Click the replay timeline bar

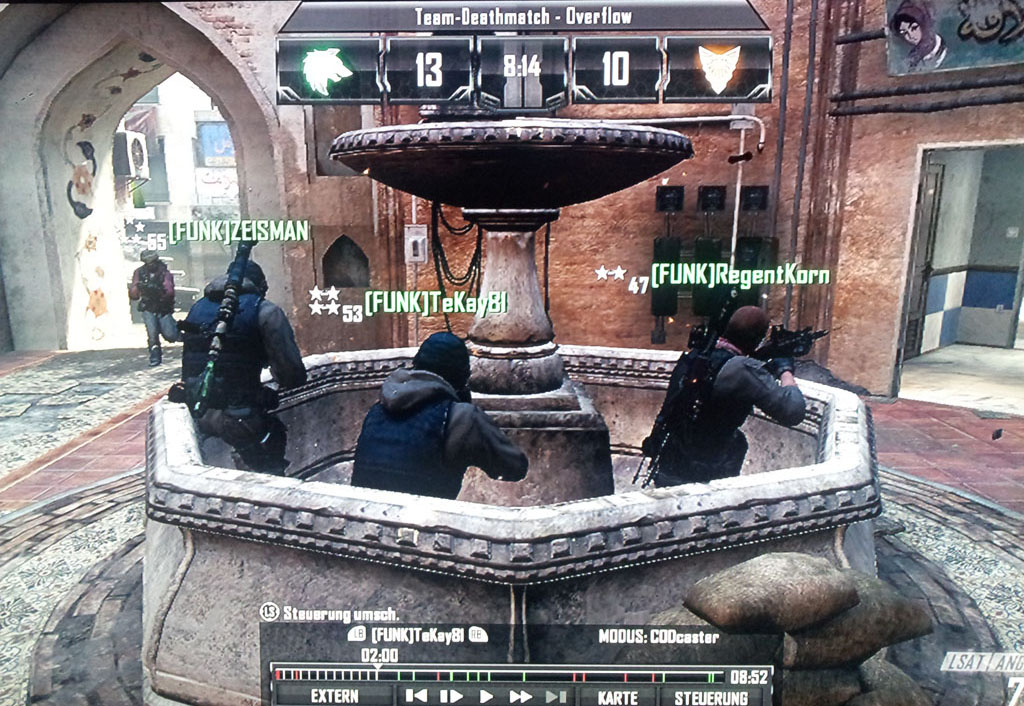[500, 675]
